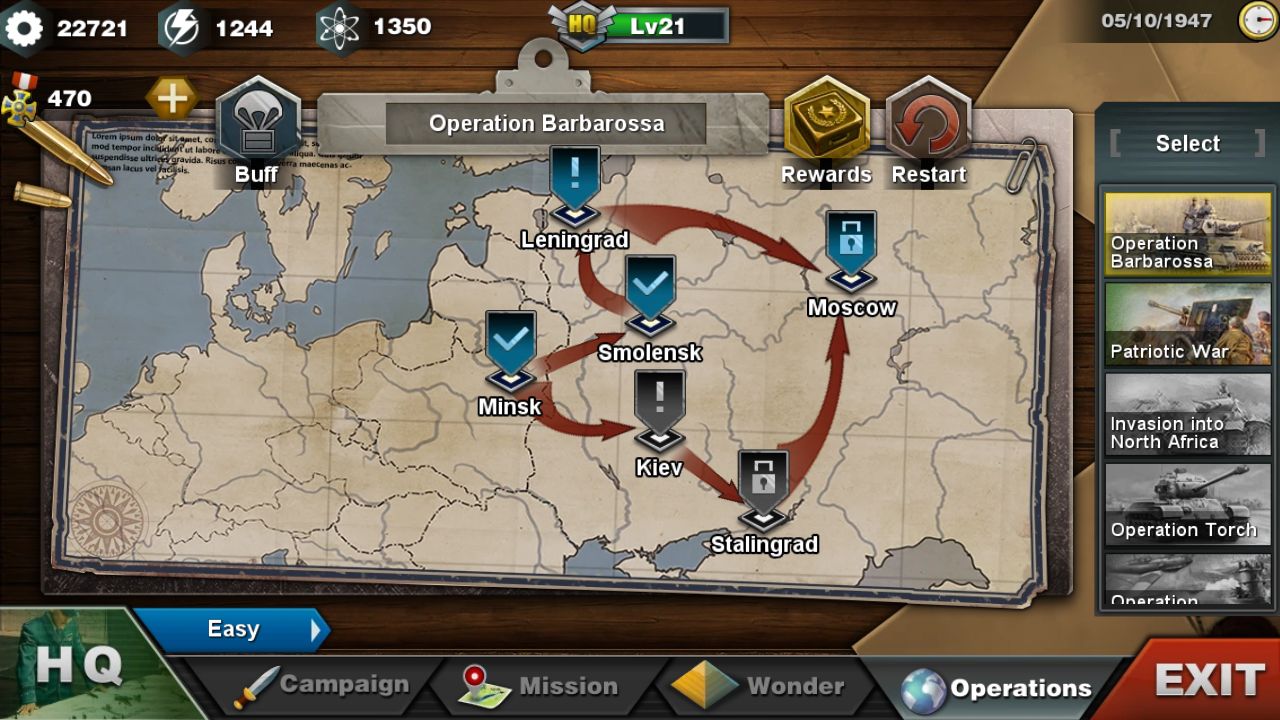Switch to the Campaign tab
1280x720 pixels.
pyautogui.click(x=322, y=685)
